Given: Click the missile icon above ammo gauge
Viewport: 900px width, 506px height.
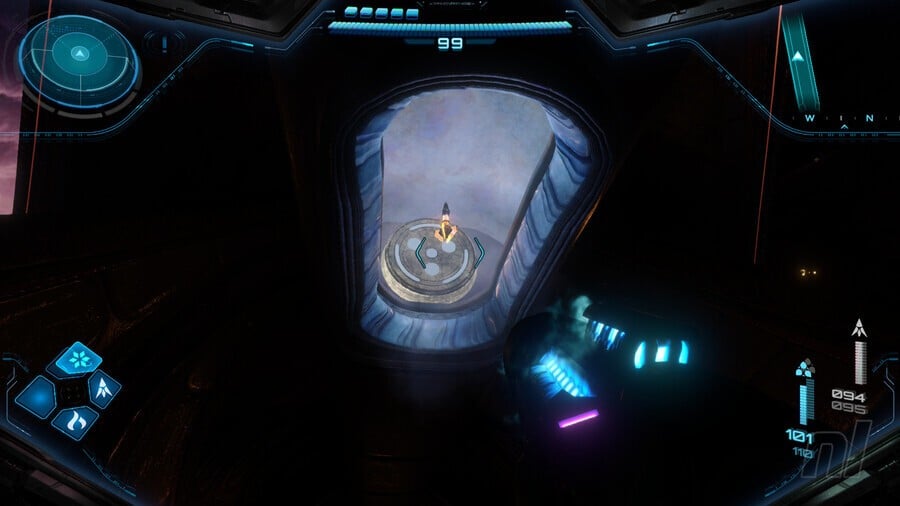Looking at the screenshot, I should coord(858,328).
